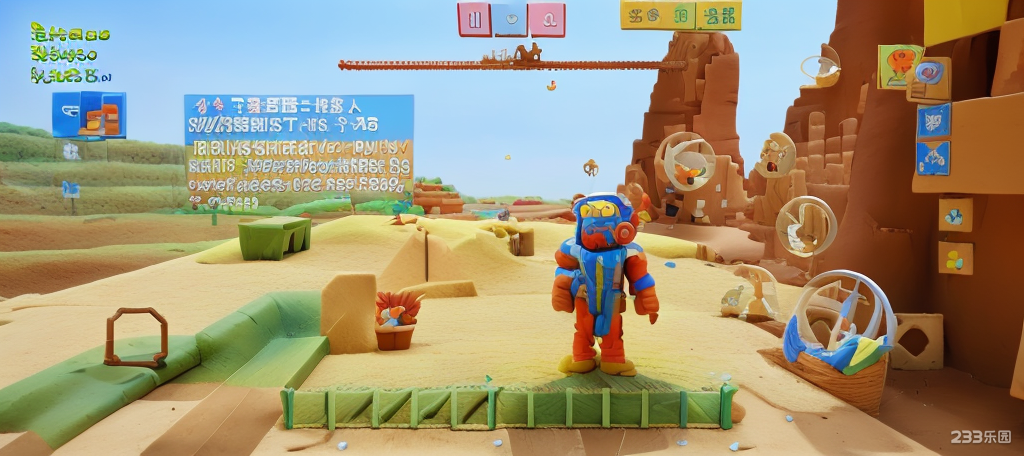This screenshot has height=456, width=1024.
Task: Click the pink swirl-symbol tile
Action: point(547,19)
